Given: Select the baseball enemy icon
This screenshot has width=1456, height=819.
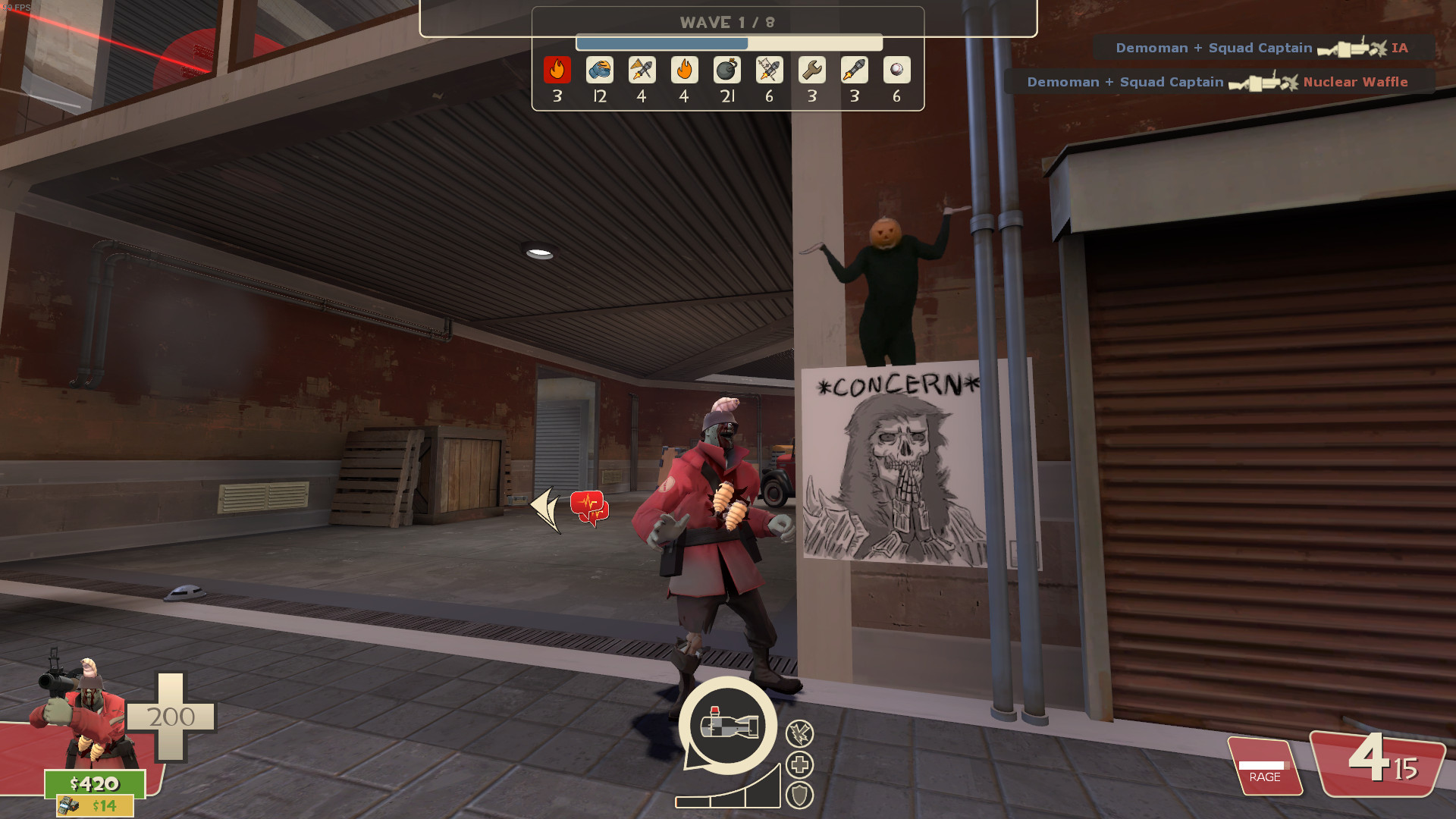Looking at the screenshot, I should (x=896, y=71).
